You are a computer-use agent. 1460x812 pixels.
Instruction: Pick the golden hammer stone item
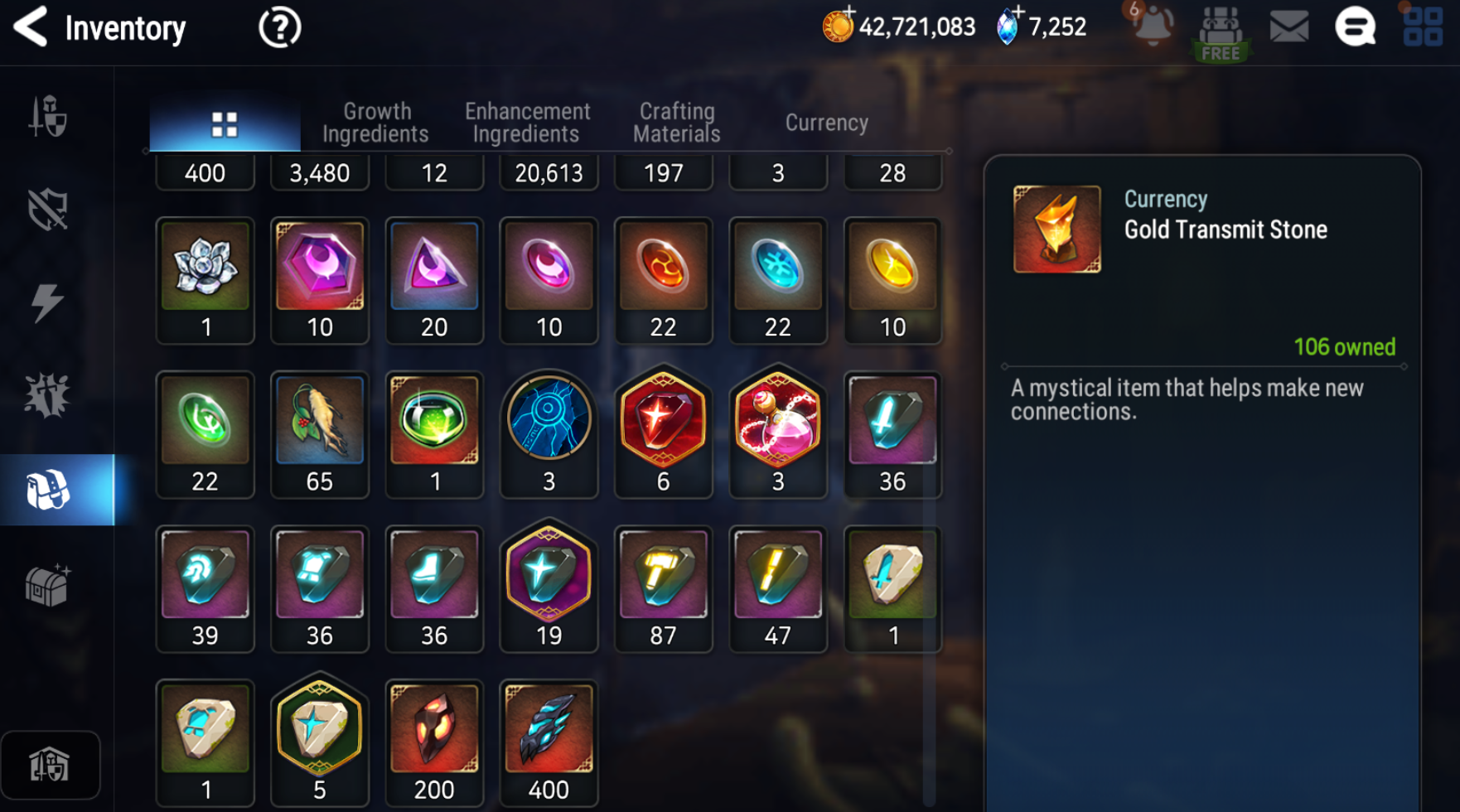[x=663, y=575]
